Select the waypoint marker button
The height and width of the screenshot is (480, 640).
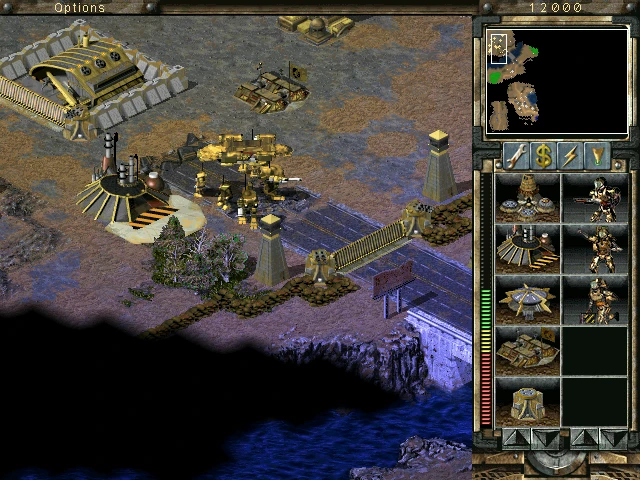(598, 155)
